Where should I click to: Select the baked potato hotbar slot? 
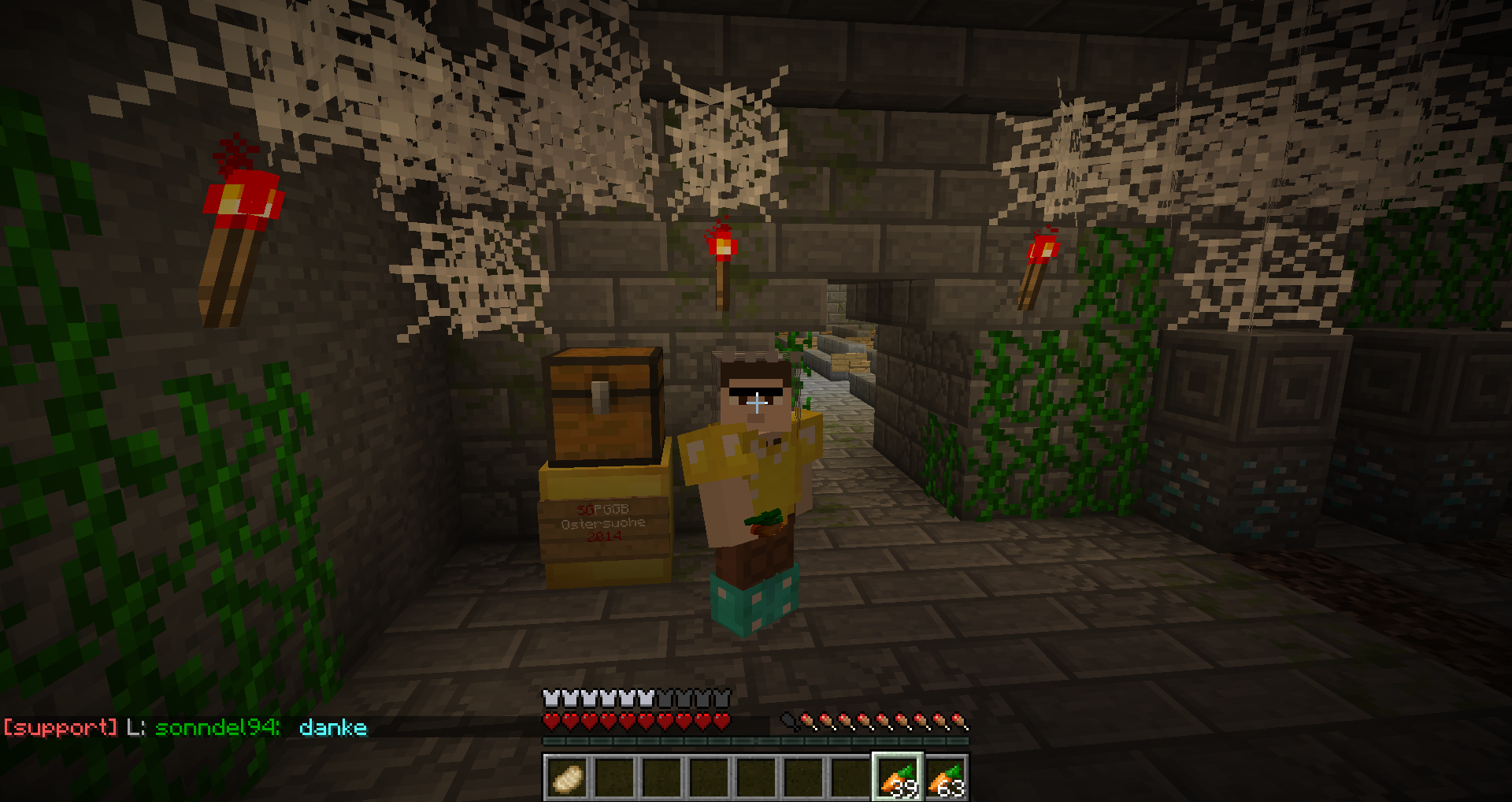(x=568, y=778)
